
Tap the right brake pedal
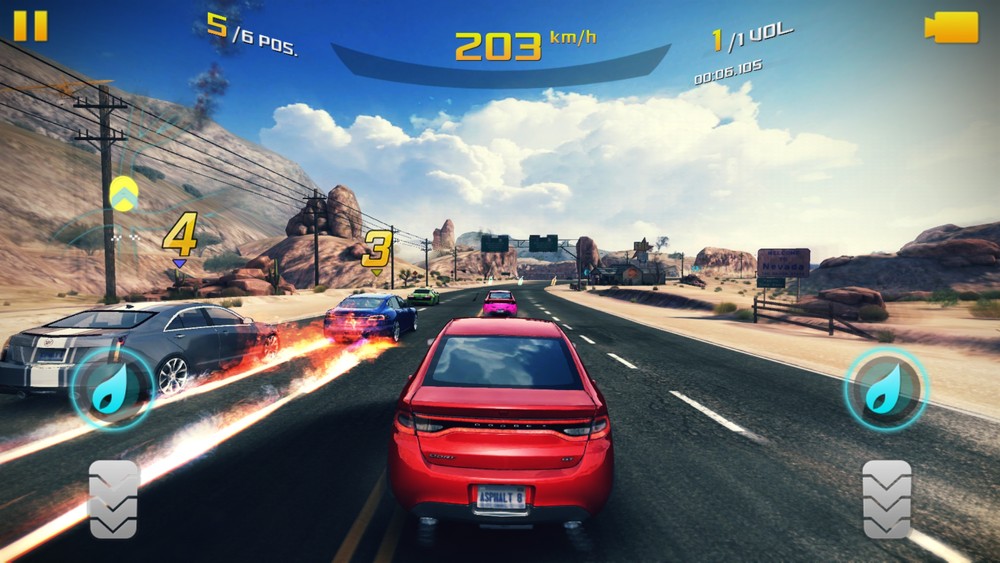click(x=887, y=499)
